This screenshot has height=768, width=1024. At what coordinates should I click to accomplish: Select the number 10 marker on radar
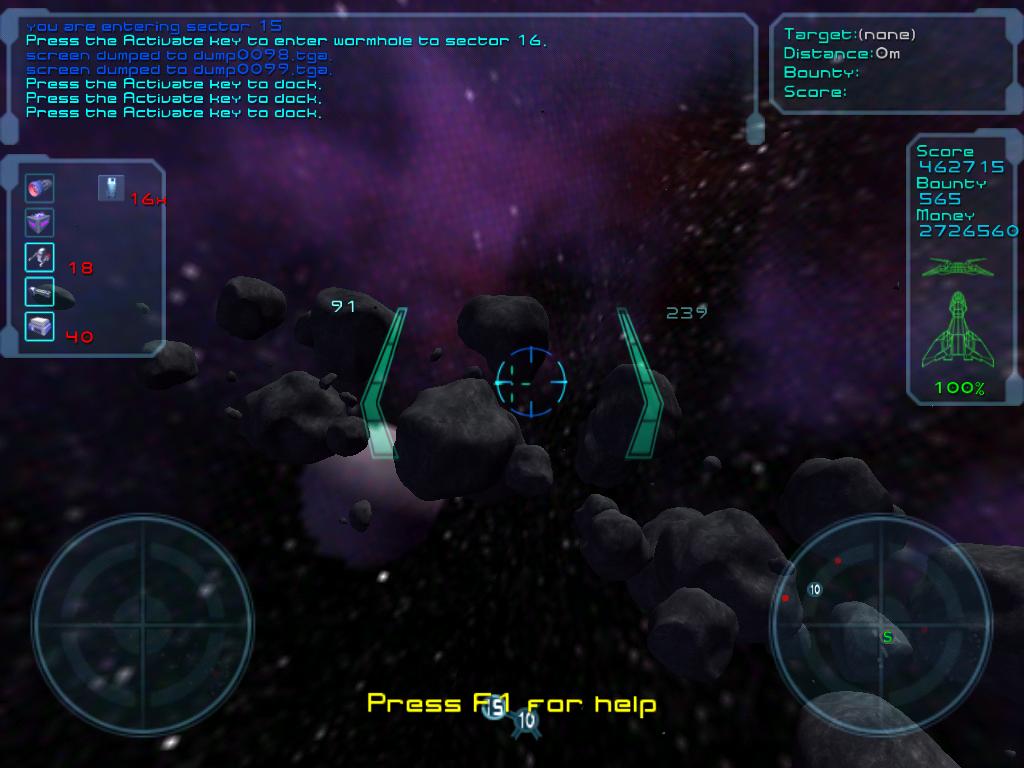coord(815,590)
